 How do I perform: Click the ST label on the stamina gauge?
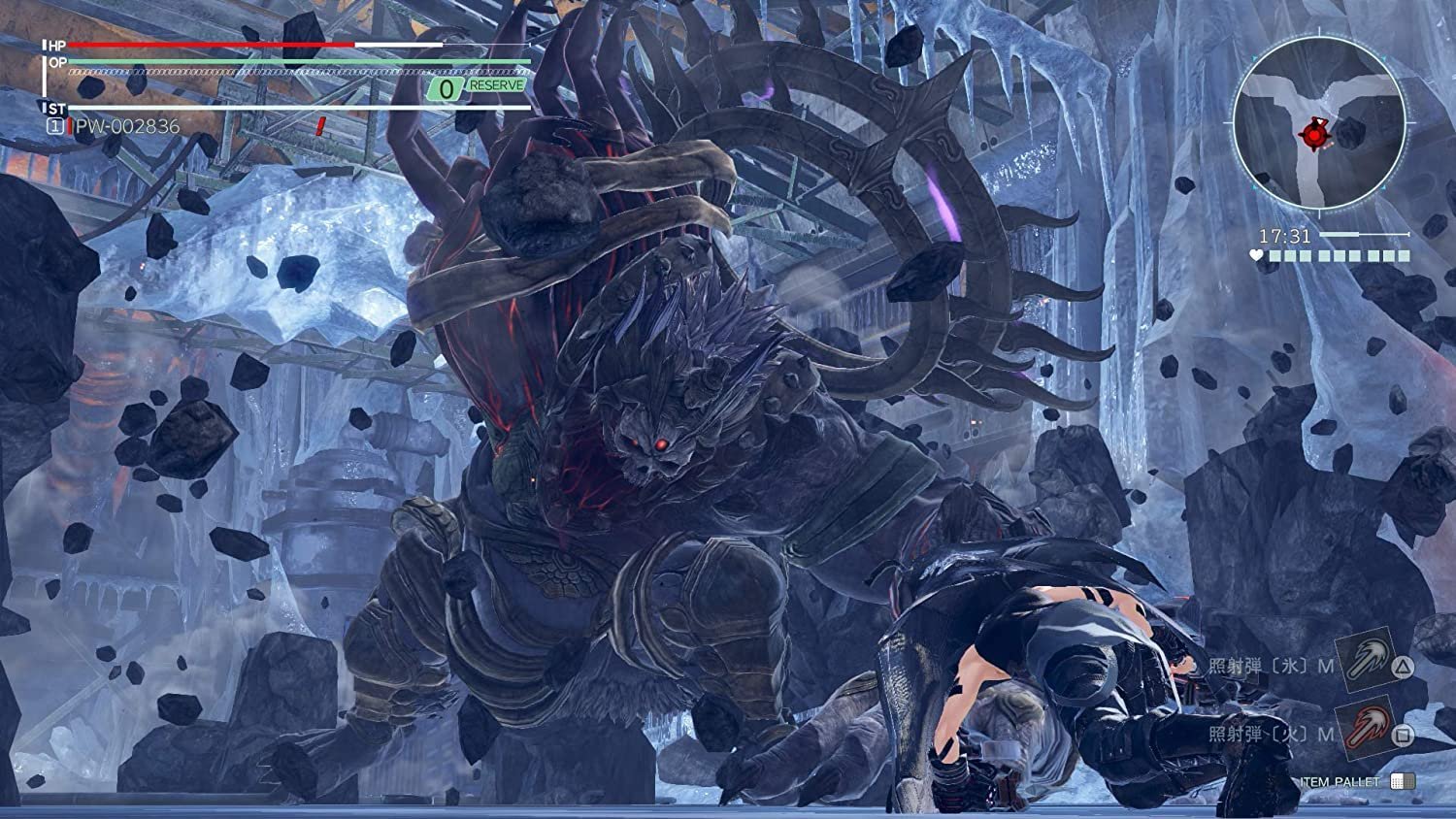55,107
